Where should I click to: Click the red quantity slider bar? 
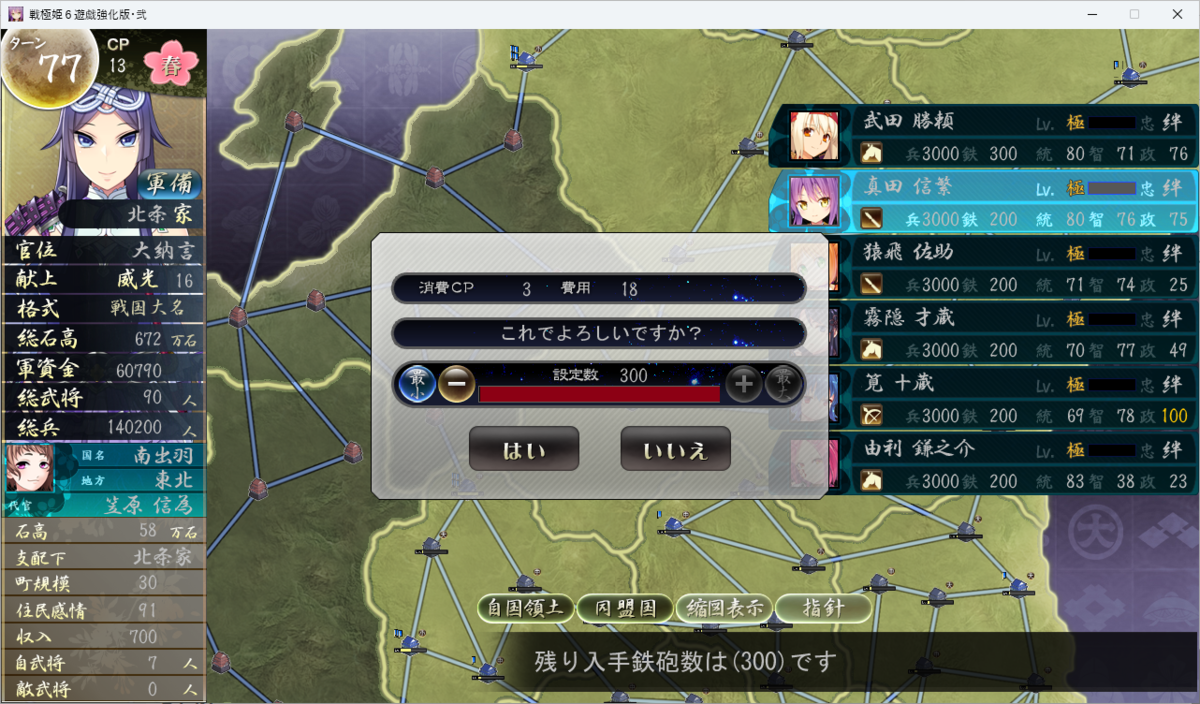[599, 394]
